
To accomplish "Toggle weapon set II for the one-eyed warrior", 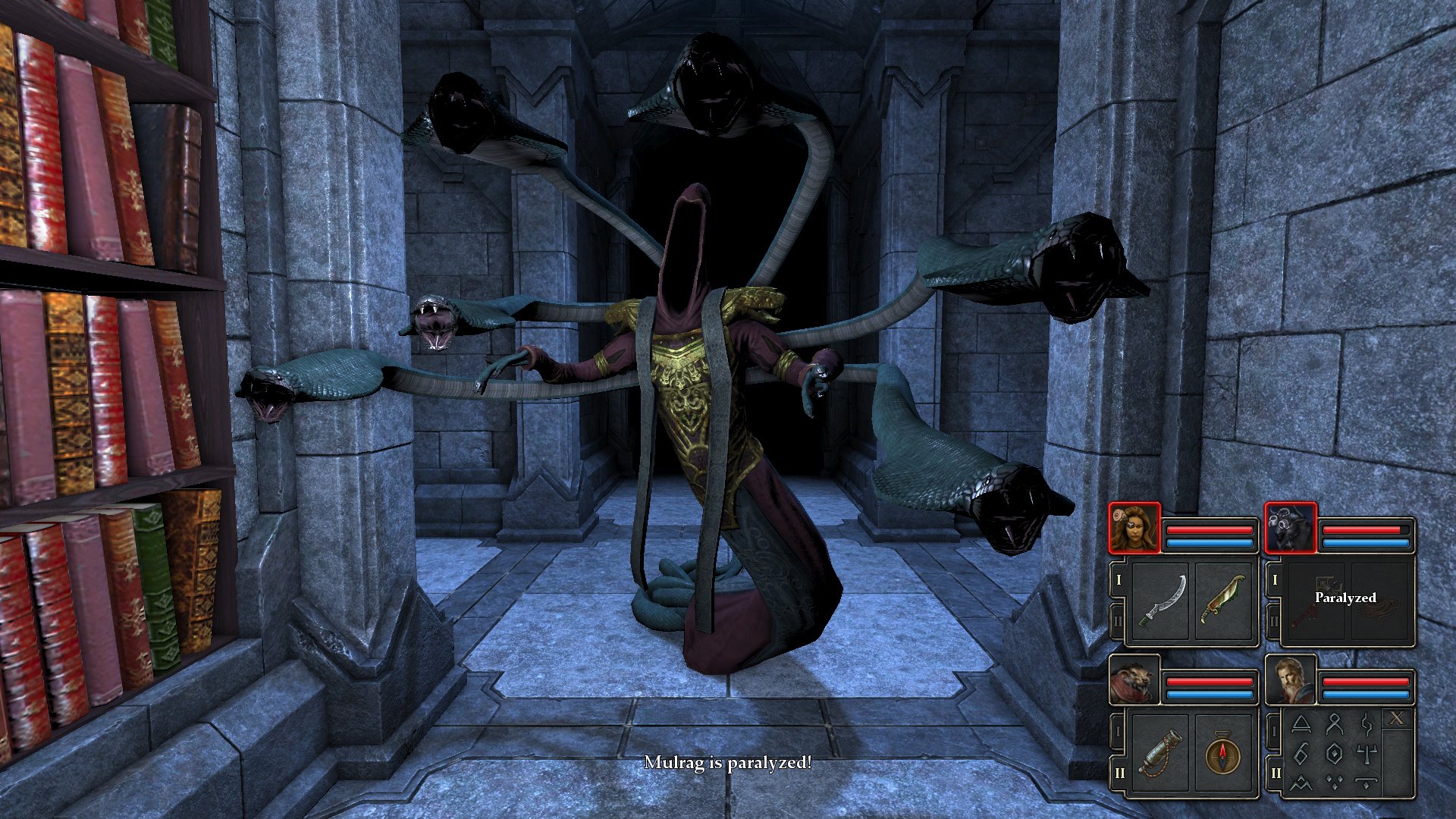I will click(1118, 620).
